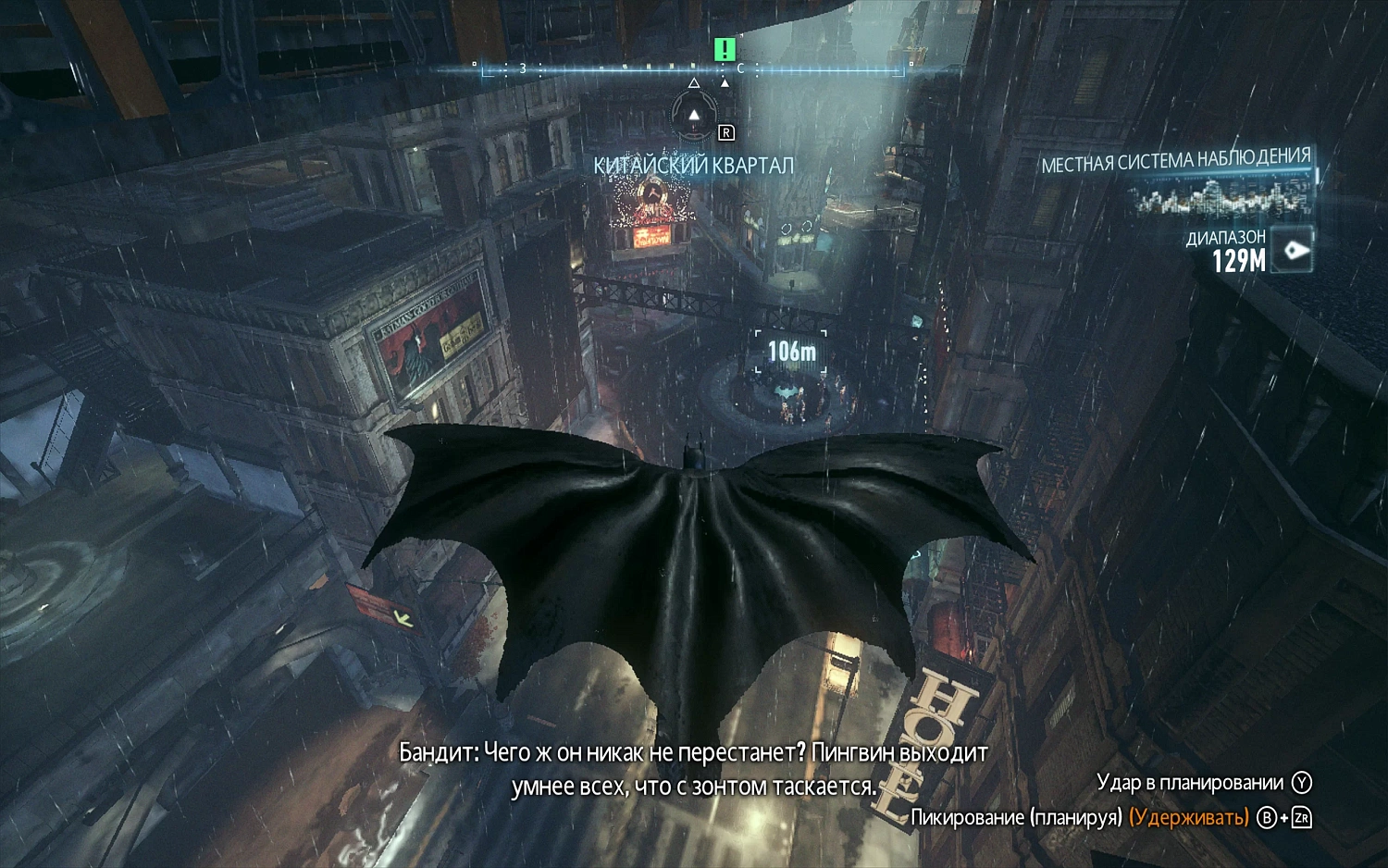Screen dimensions: 1388x868
Task: Expand the C marker on the compass
Action: pyautogui.click(x=740, y=68)
